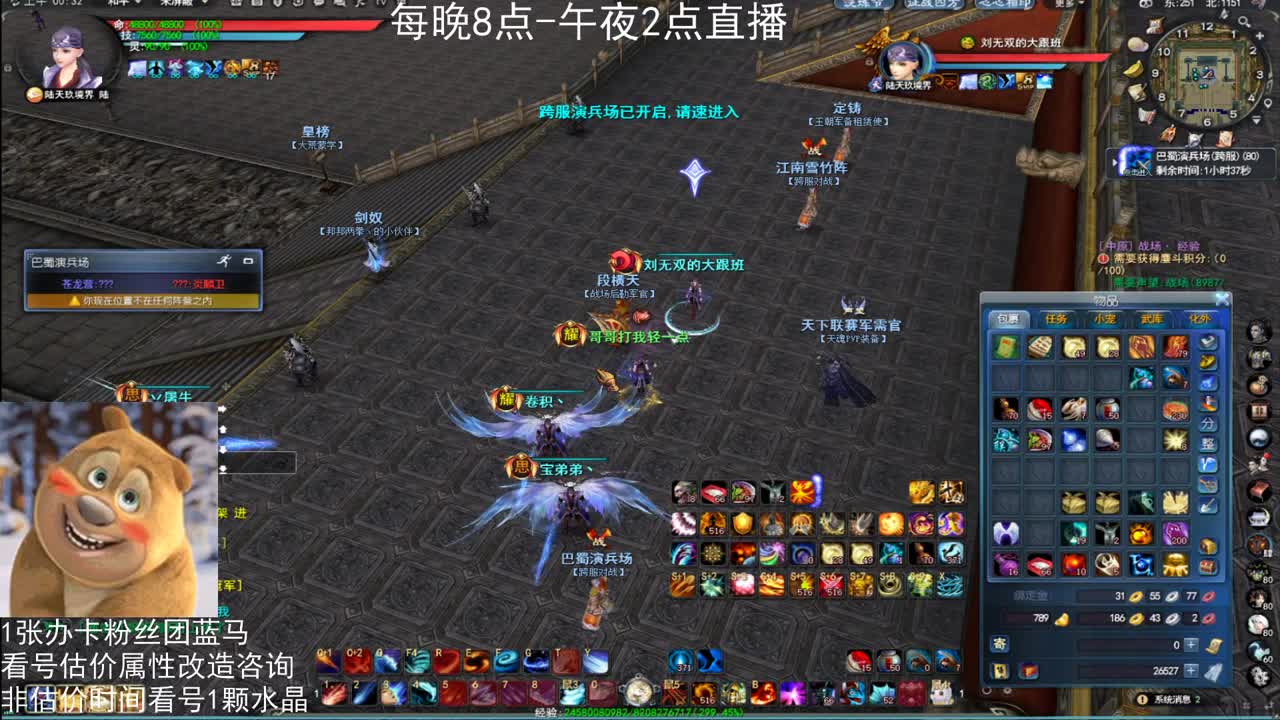1280x720 pixels.
Task: Open mail via the 寄 icon
Action: (x=1000, y=645)
